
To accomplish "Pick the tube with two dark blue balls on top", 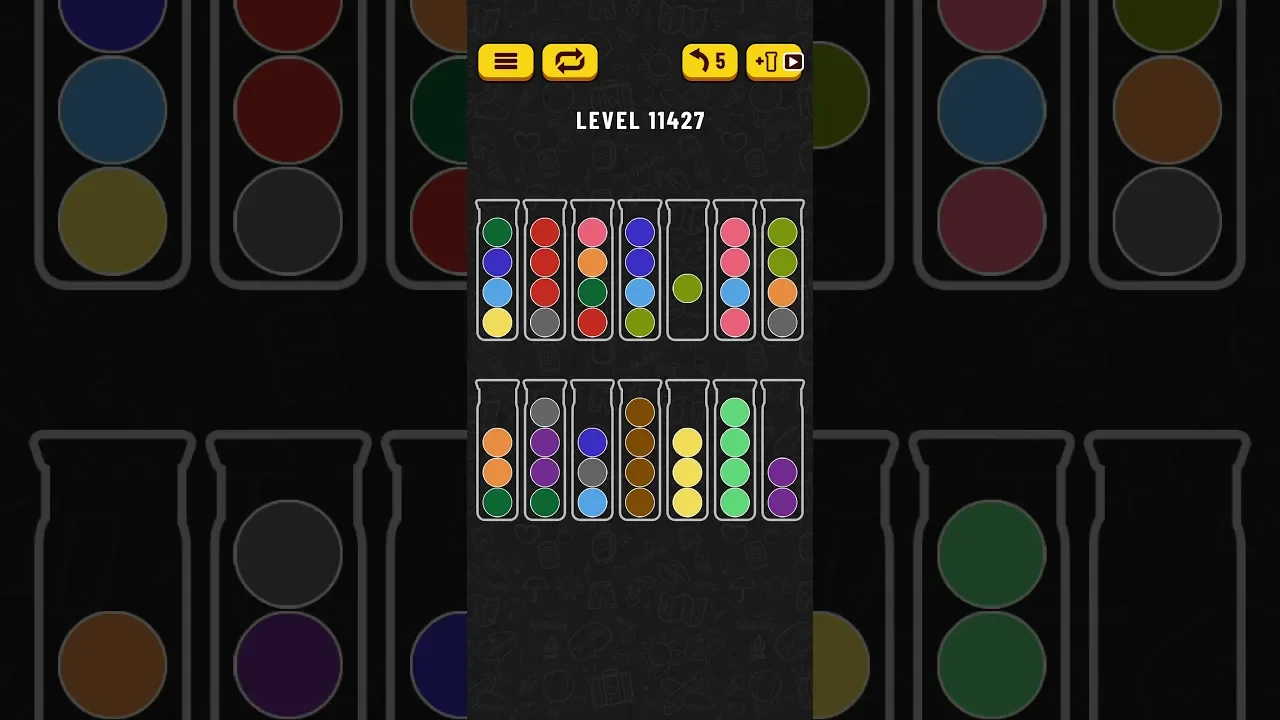I will 640,272.
